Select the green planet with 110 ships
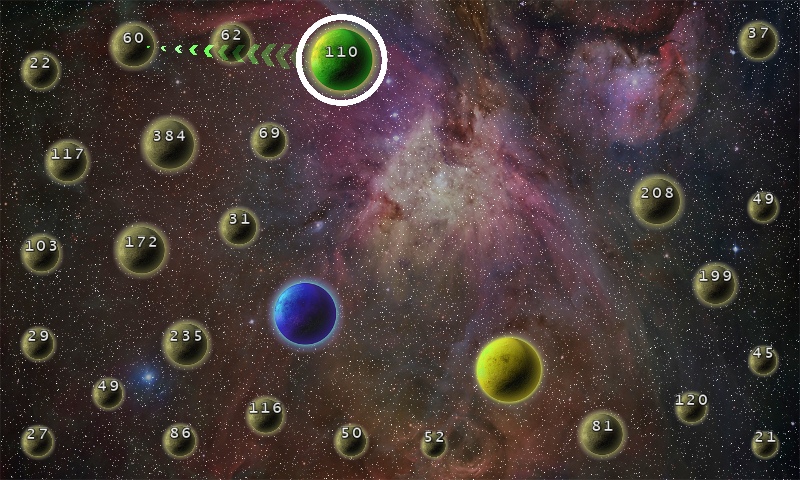The height and width of the screenshot is (480, 800). click(x=342, y=59)
